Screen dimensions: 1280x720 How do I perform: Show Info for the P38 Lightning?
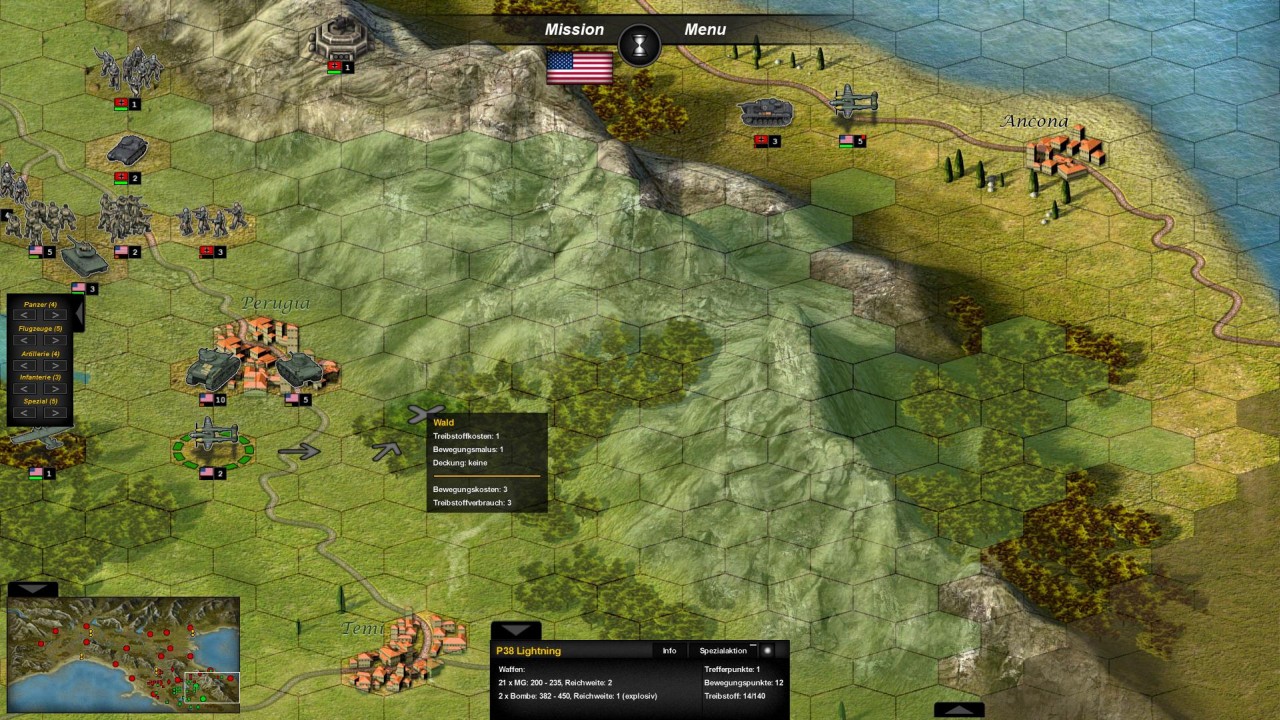point(669,651)
